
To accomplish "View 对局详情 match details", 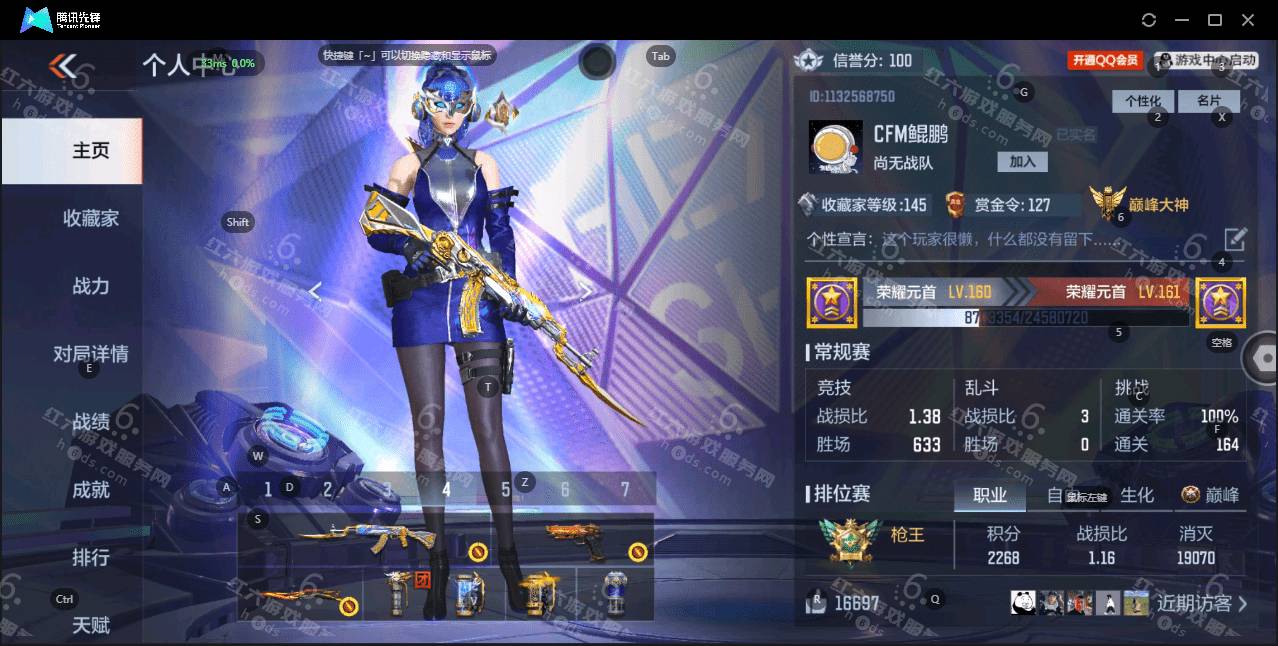I will pos(90,354).
